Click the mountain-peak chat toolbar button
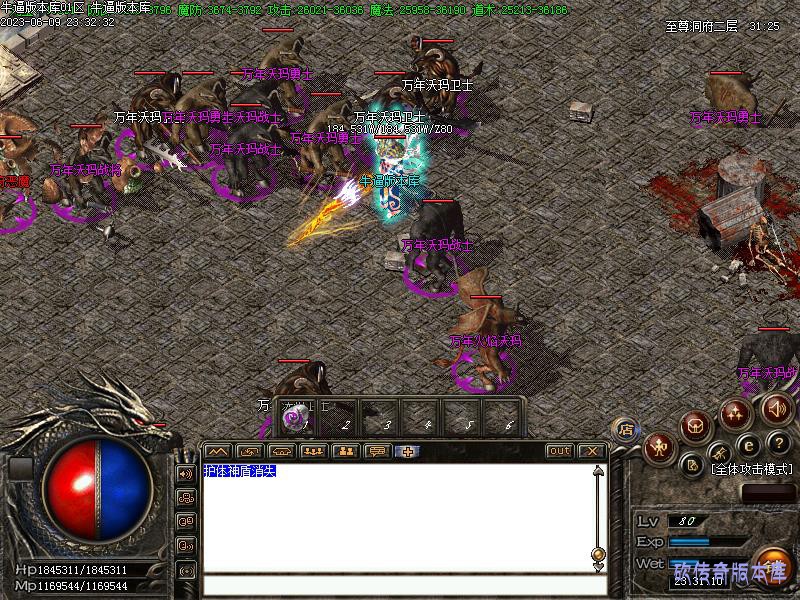 217,451
